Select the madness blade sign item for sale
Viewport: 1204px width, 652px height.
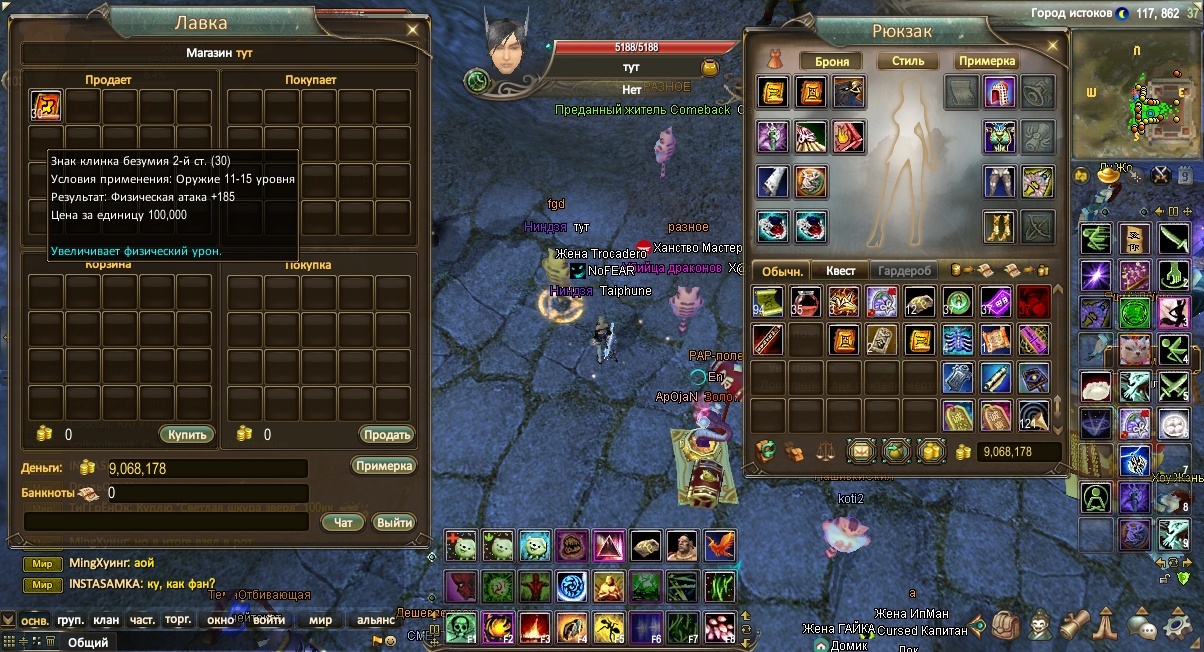(x=47, y=105)
